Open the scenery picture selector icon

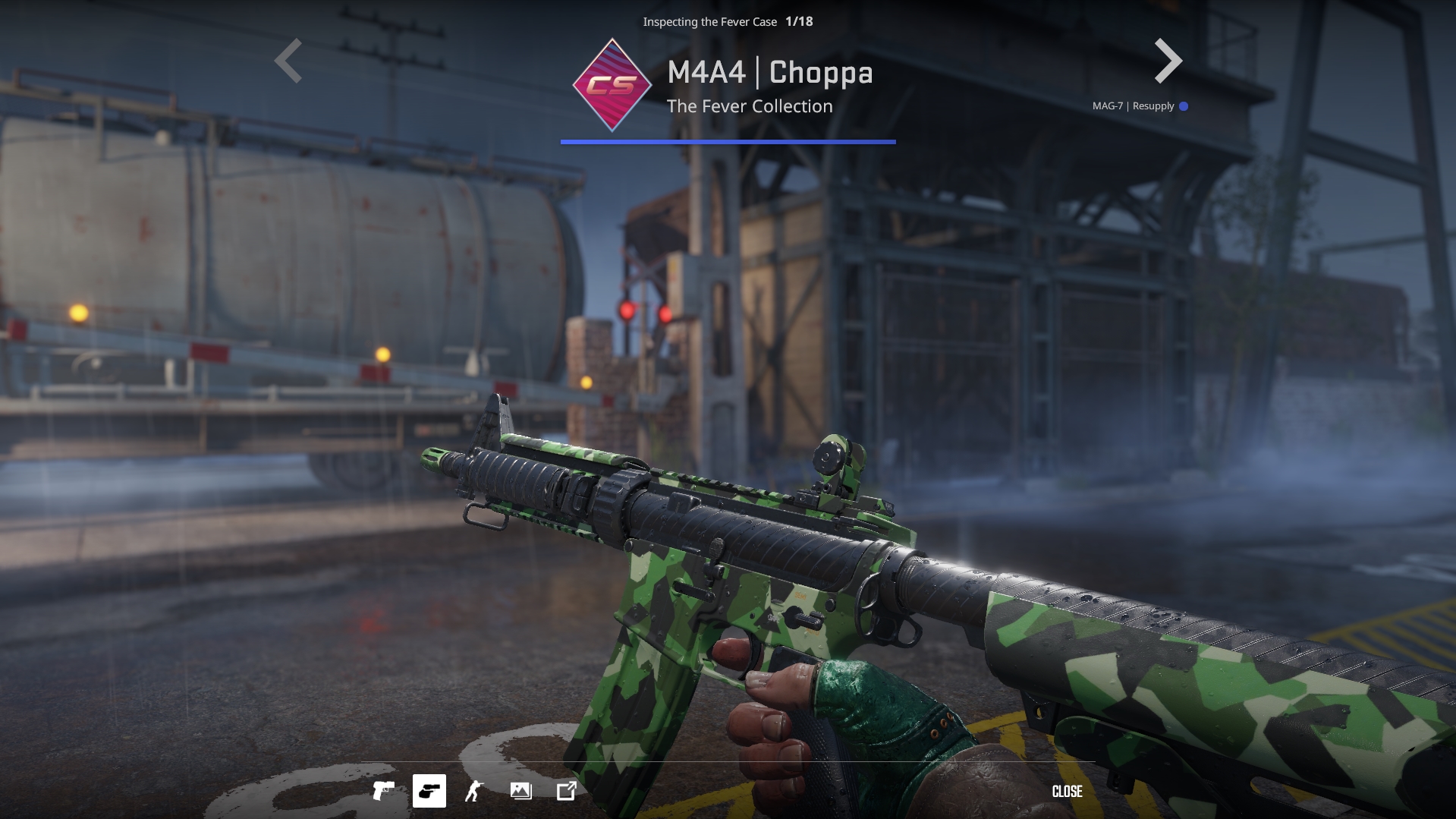click(520, 791)
